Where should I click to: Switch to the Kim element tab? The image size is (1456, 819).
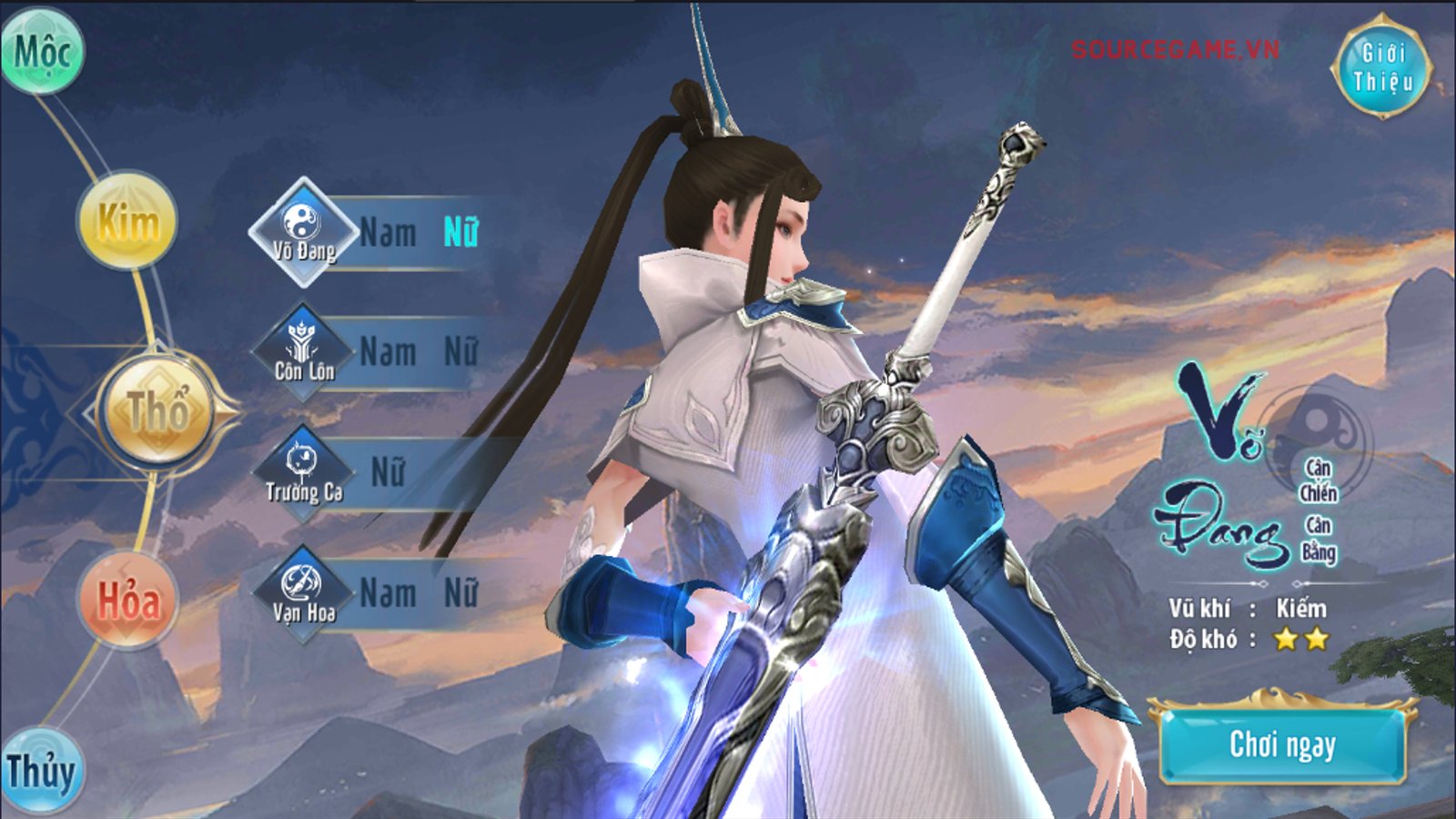pyautogui.click(x=127, y=218)
